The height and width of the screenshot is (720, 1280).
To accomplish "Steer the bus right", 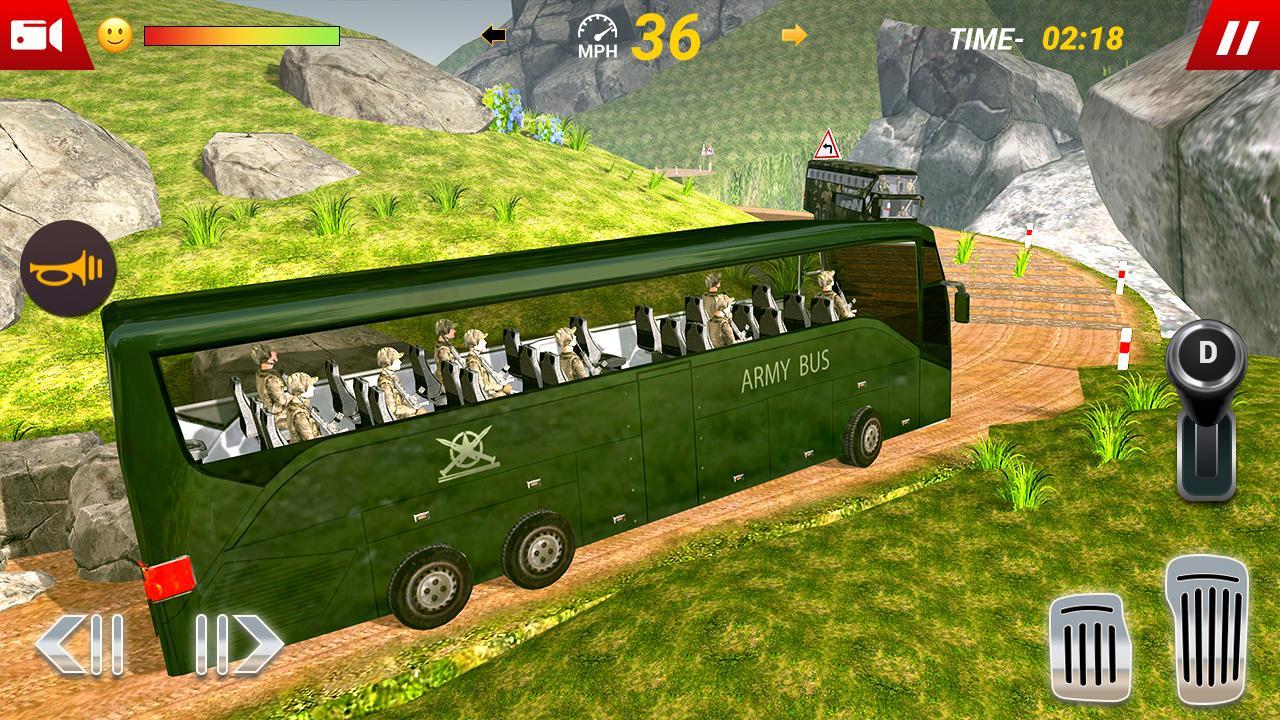I will pos(239,643).
